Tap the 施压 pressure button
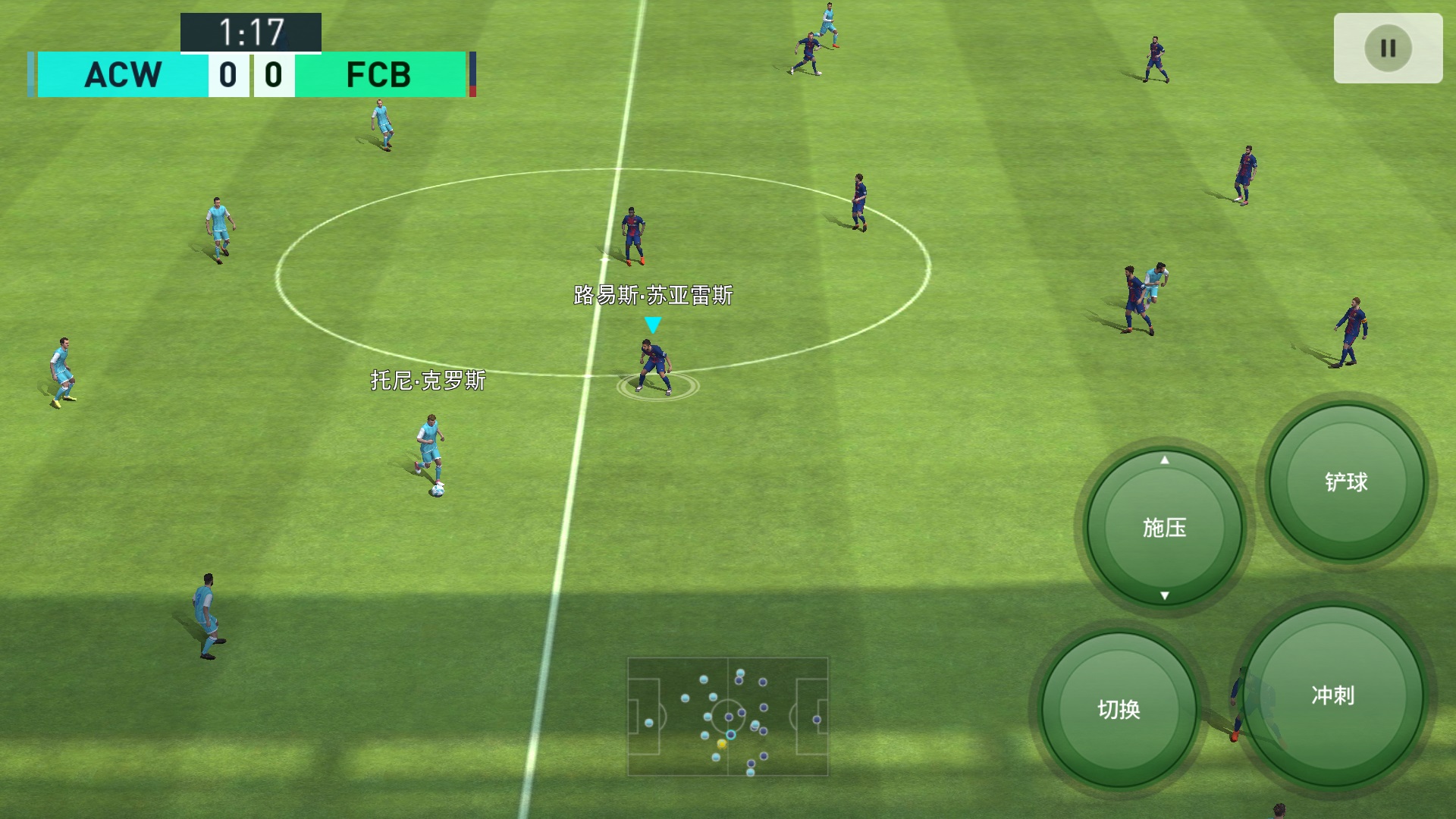This screenshot has width=1456, height=819. (1164, 527)
